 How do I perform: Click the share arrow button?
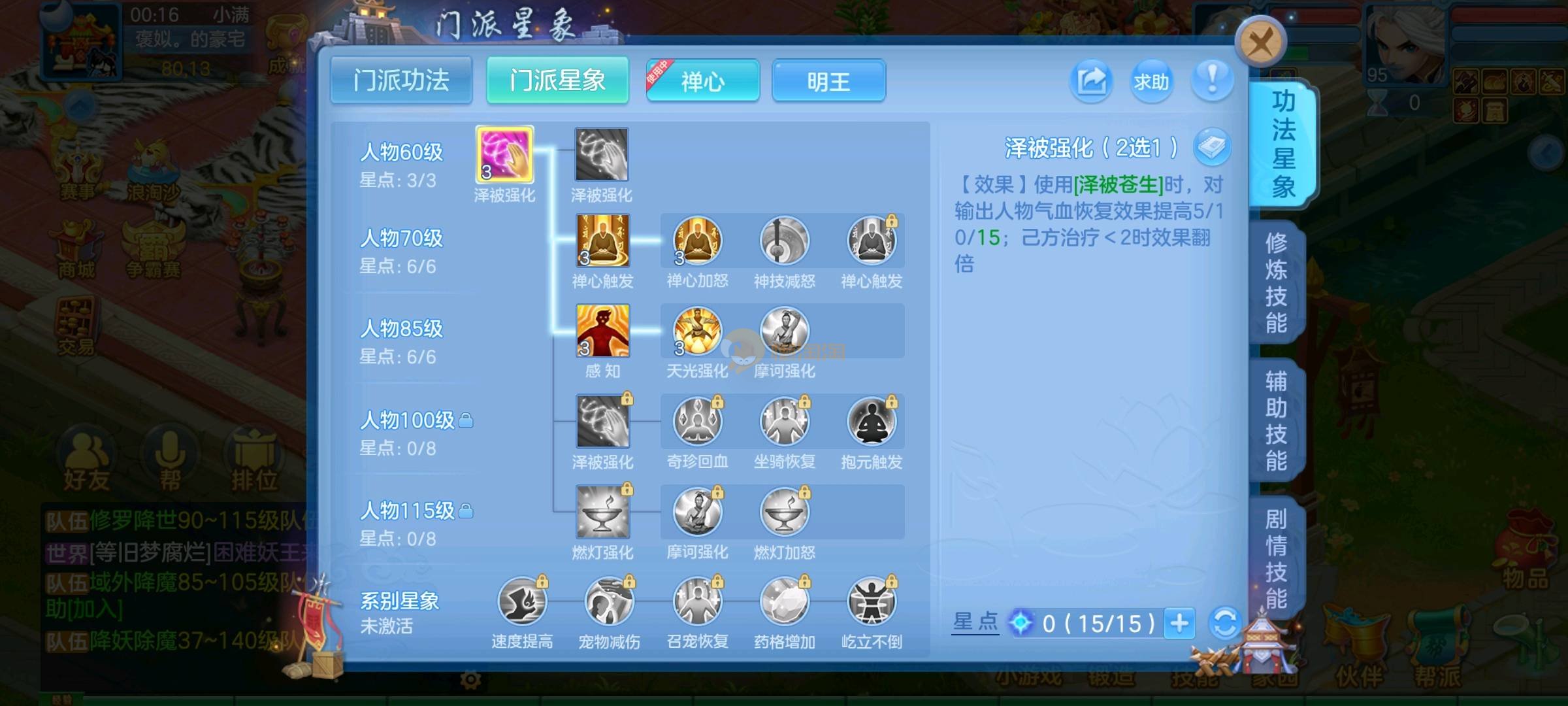(x=1090, y=81)
